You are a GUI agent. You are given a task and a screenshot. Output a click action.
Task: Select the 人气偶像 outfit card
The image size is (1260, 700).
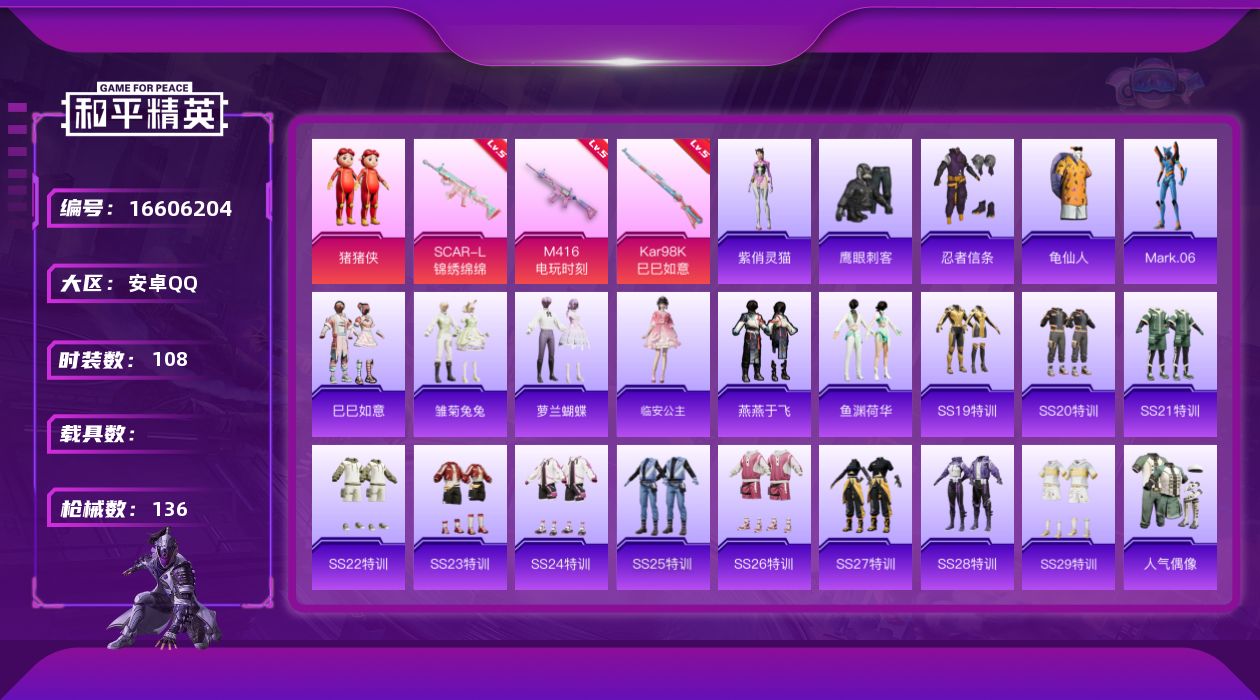tap(1170, 517)
